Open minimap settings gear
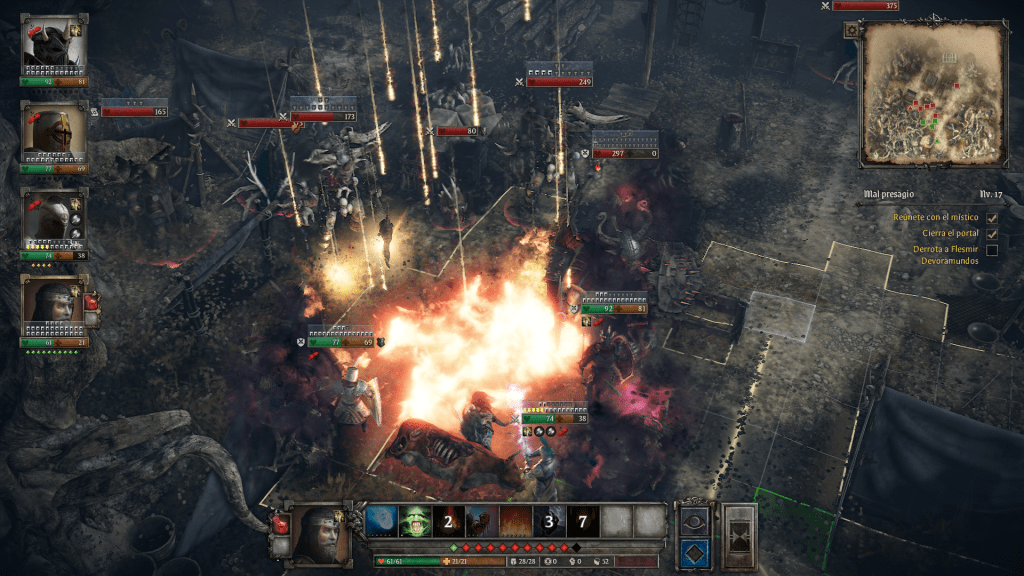Screen dimensions: 1024x576 851,31
